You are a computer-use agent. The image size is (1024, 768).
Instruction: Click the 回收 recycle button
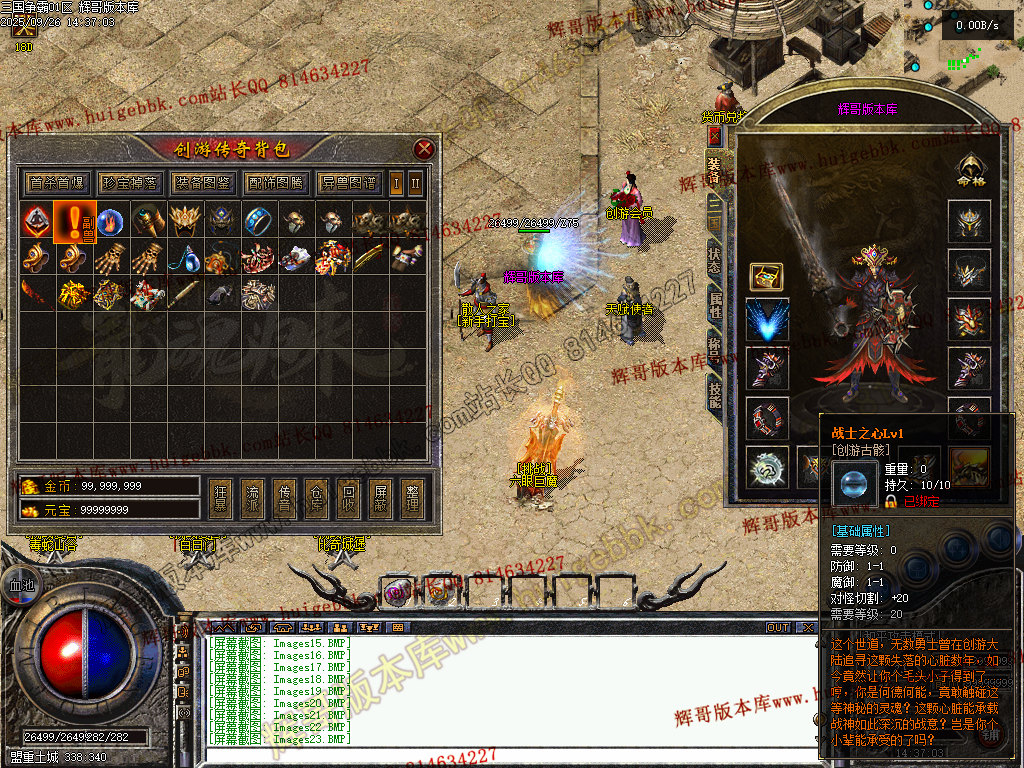(x=347, y=498)
